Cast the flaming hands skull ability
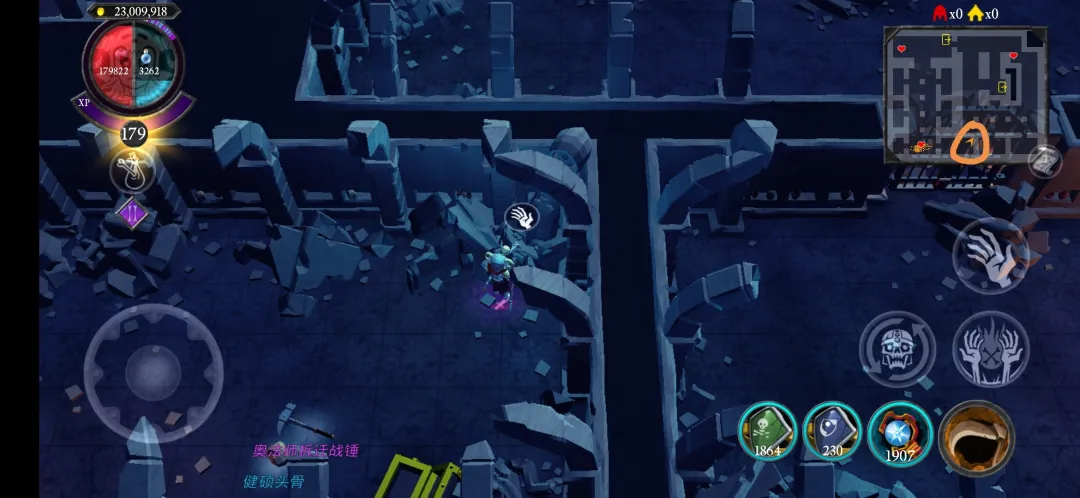 [989, 348]
